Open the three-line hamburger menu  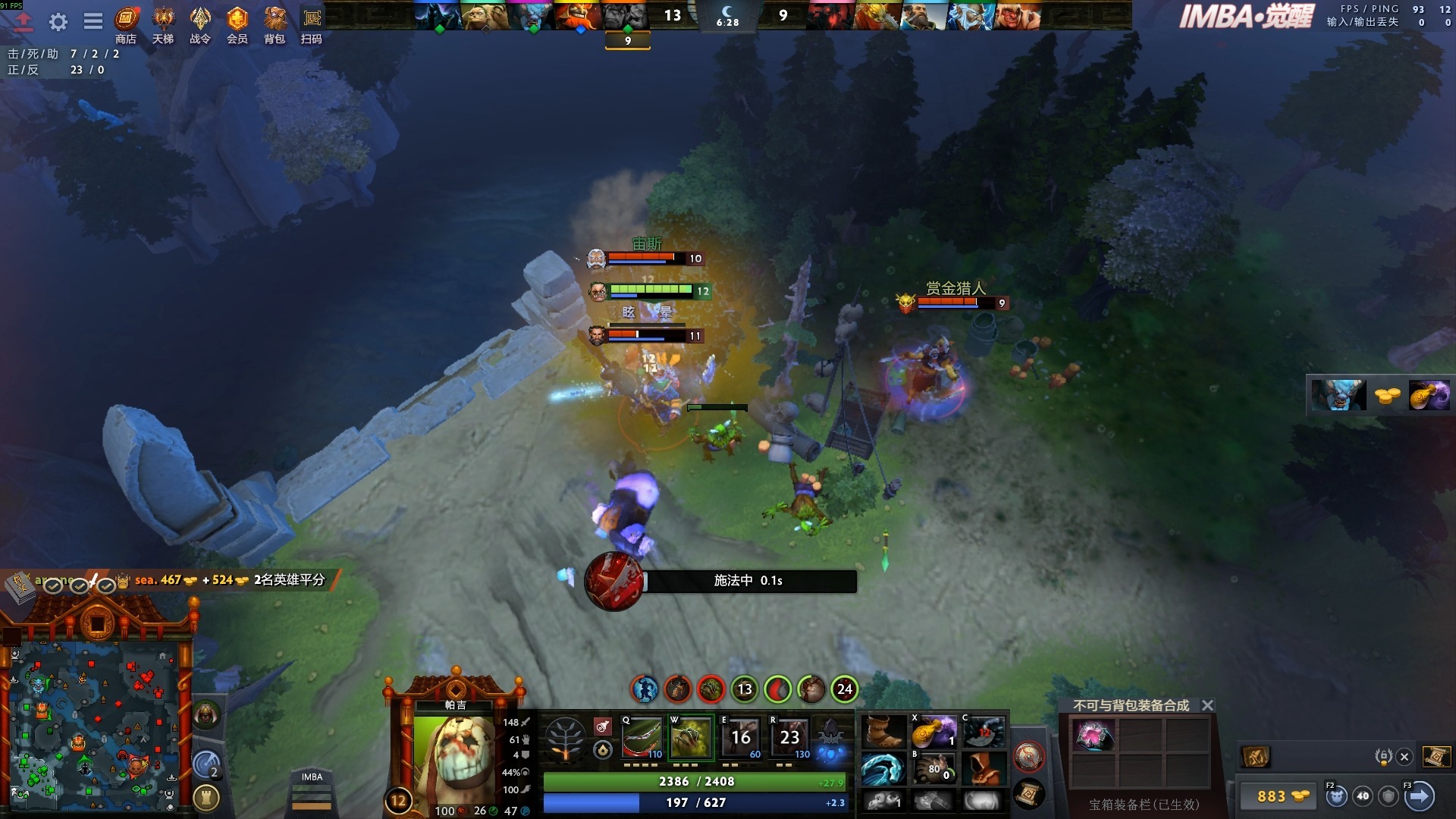(93, 21)
